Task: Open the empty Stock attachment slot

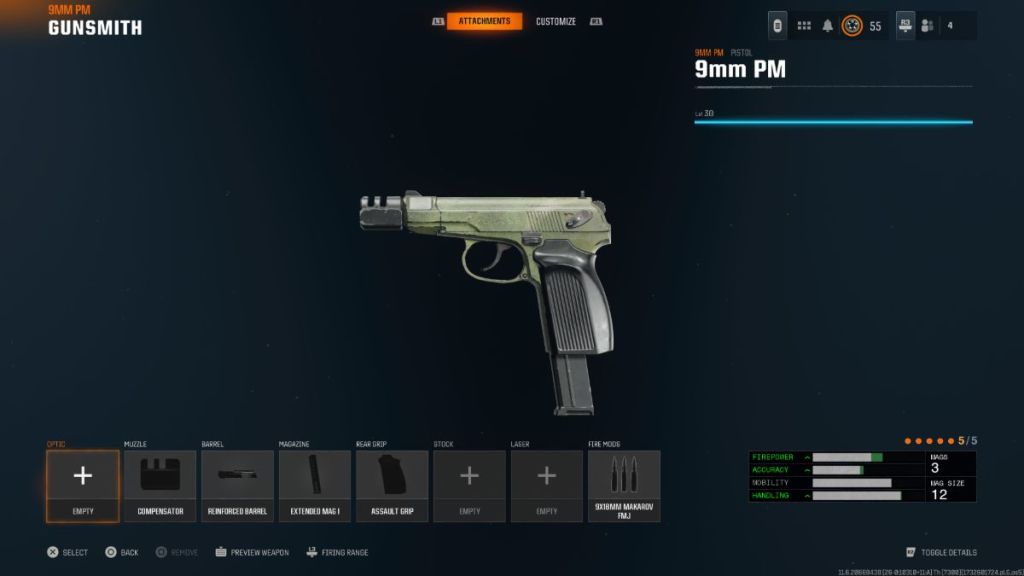Action: [x=469, y=486]
